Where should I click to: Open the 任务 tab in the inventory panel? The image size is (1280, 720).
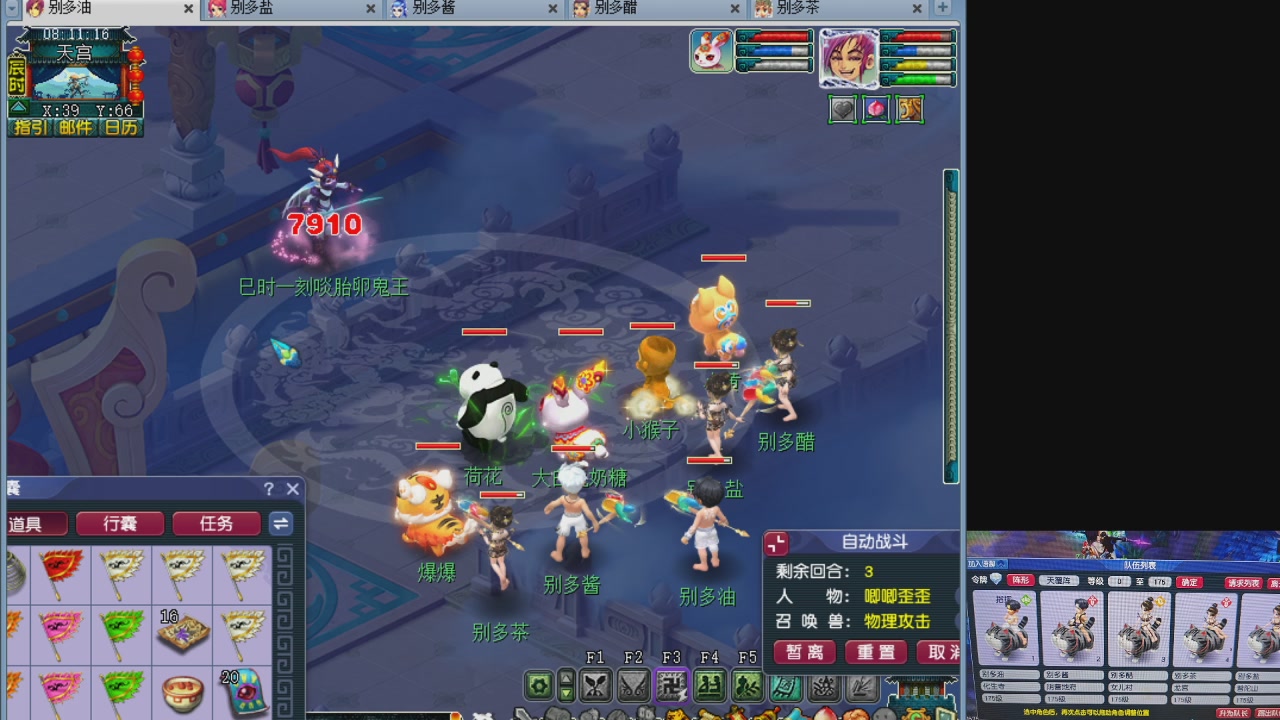click(x=216, y=524)
